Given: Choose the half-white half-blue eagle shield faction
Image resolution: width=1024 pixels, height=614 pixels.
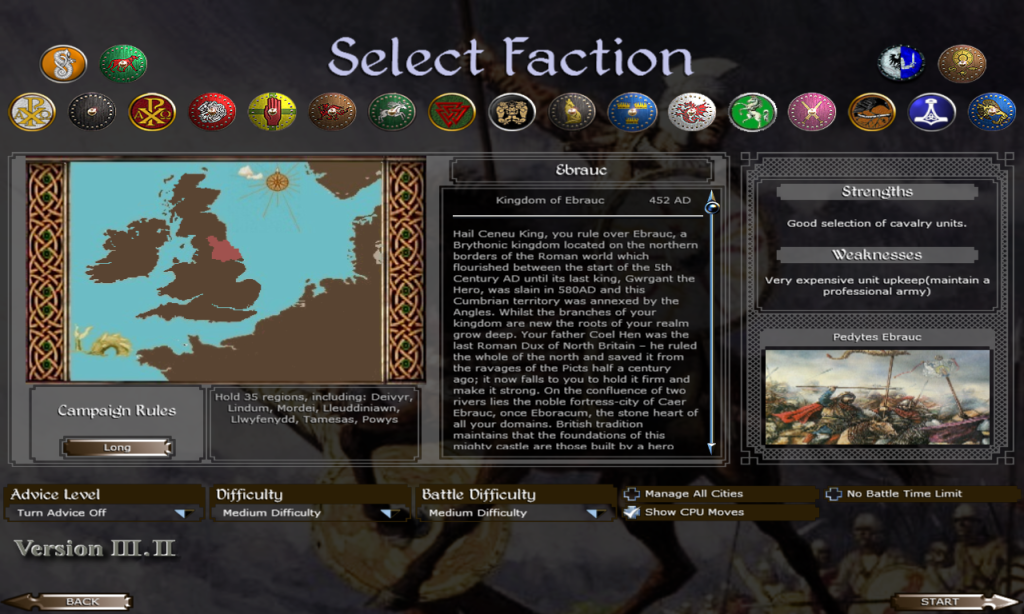Looking at the screenshot, I should pos(901,64).
